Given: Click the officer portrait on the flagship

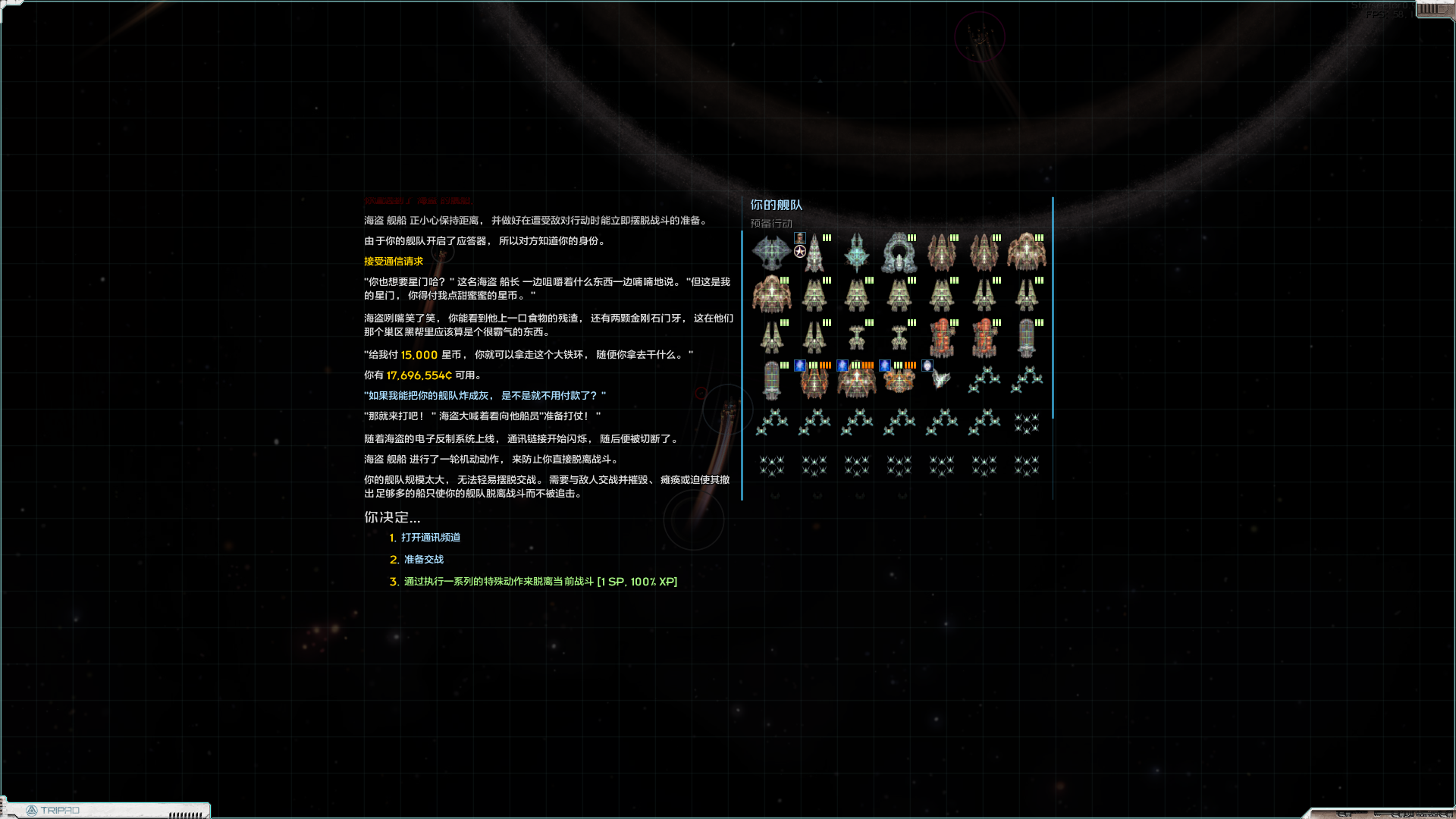Looking at the screenshot, I should (x=799, y=238).
